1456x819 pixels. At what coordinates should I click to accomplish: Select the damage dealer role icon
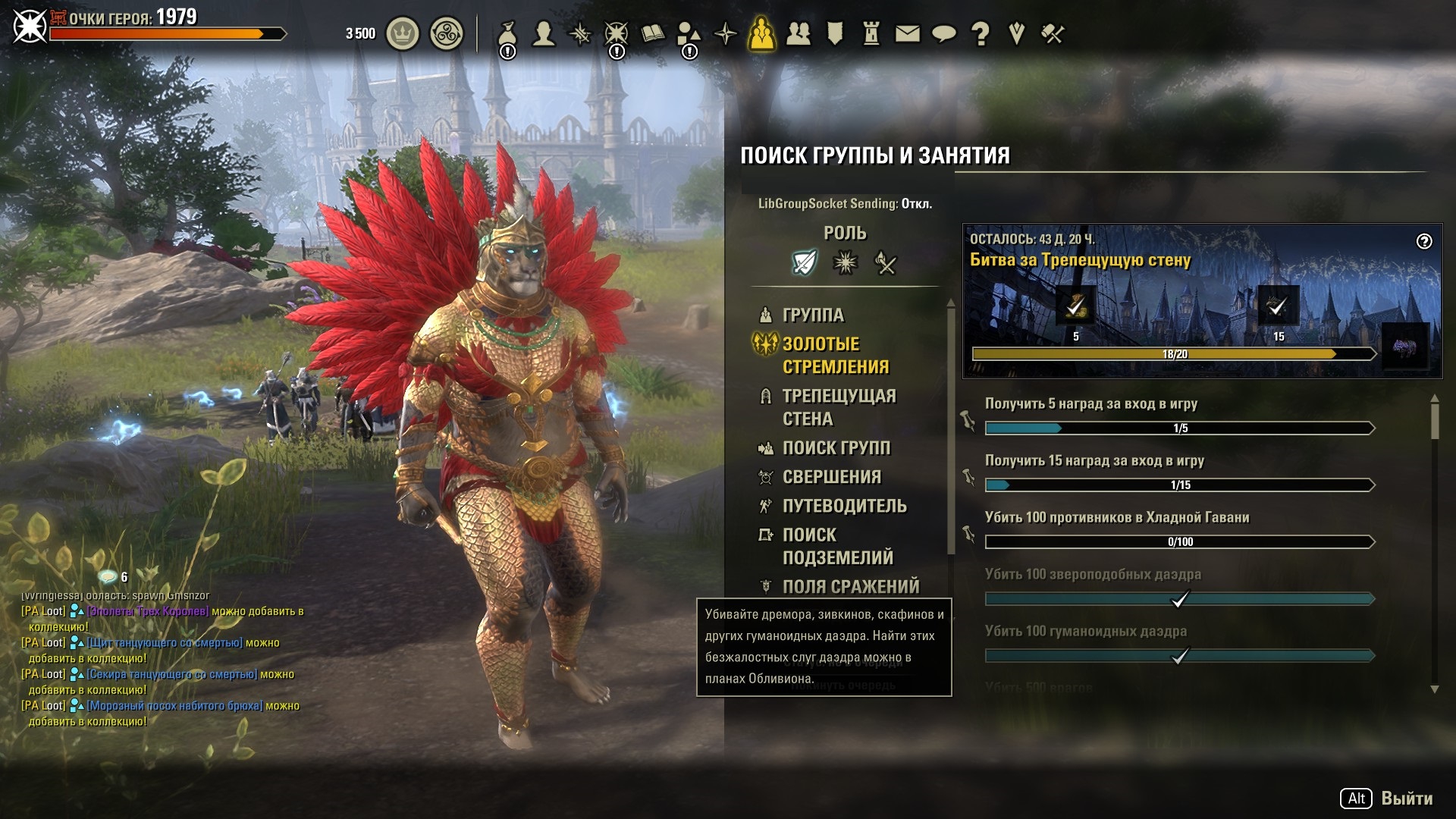886,263
